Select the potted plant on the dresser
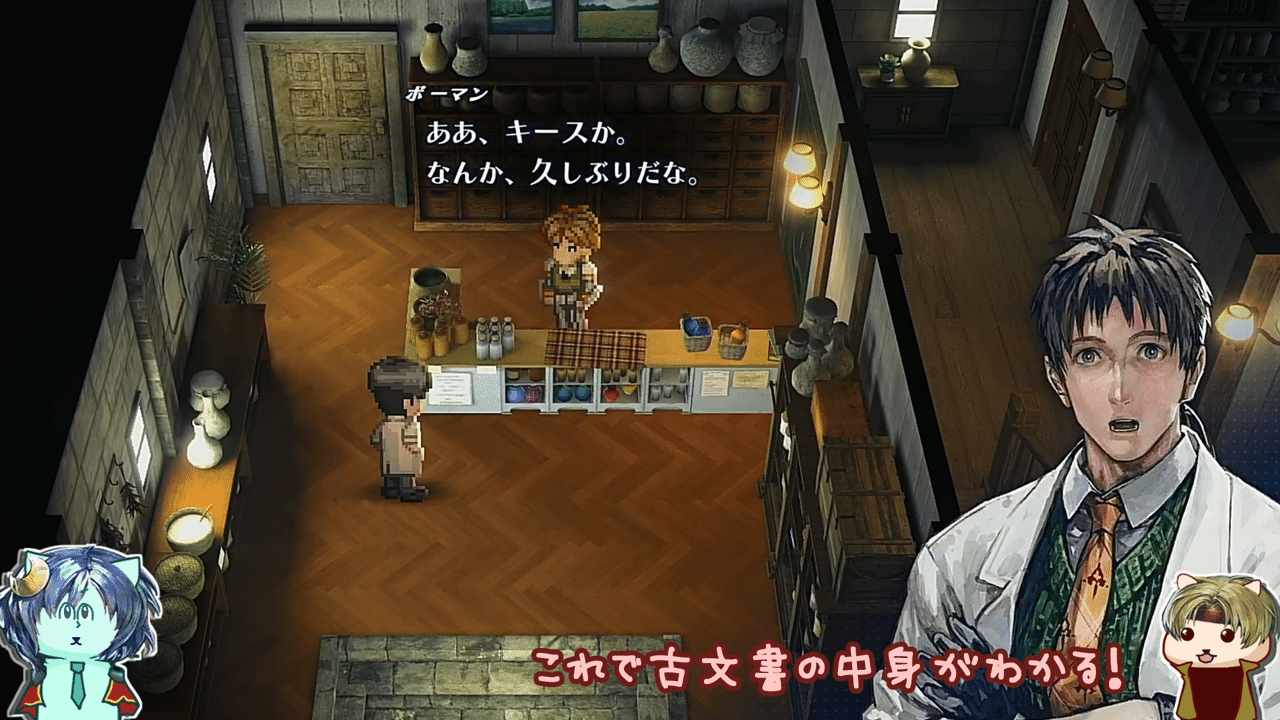1280x720 pixels. (888, 68)
